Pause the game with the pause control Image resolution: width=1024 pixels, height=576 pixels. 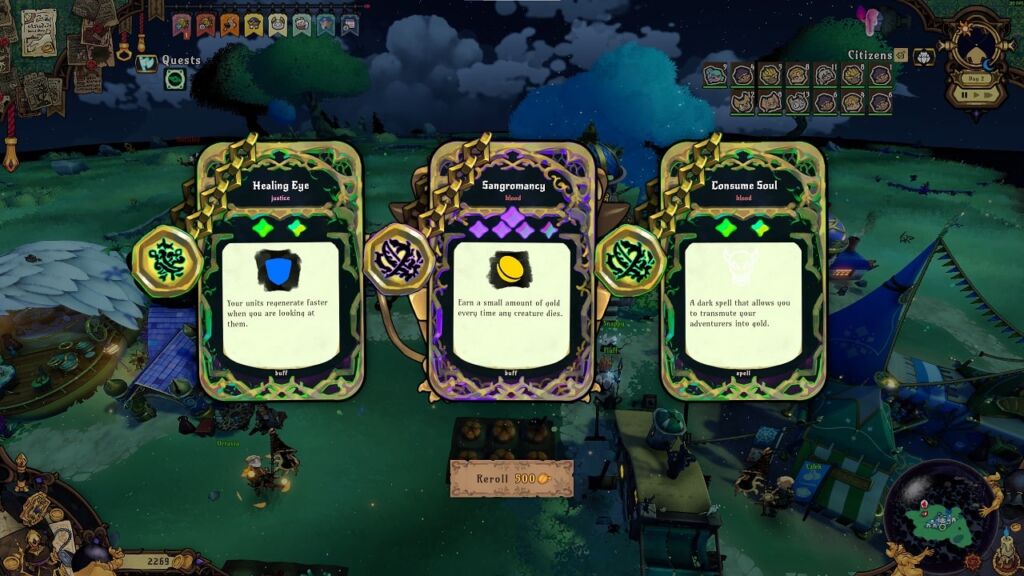965,95
